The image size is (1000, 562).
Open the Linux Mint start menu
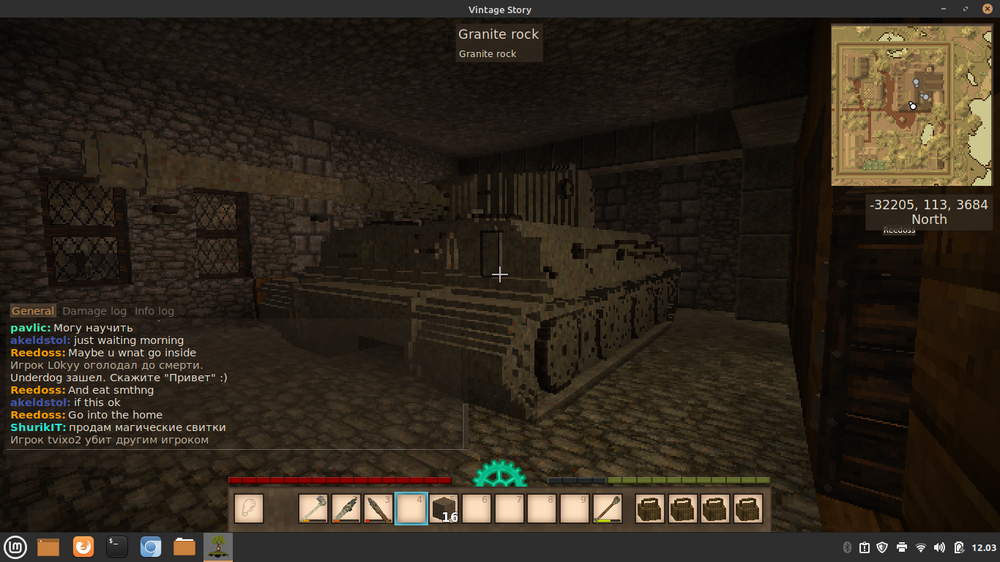tap(15, 547)
